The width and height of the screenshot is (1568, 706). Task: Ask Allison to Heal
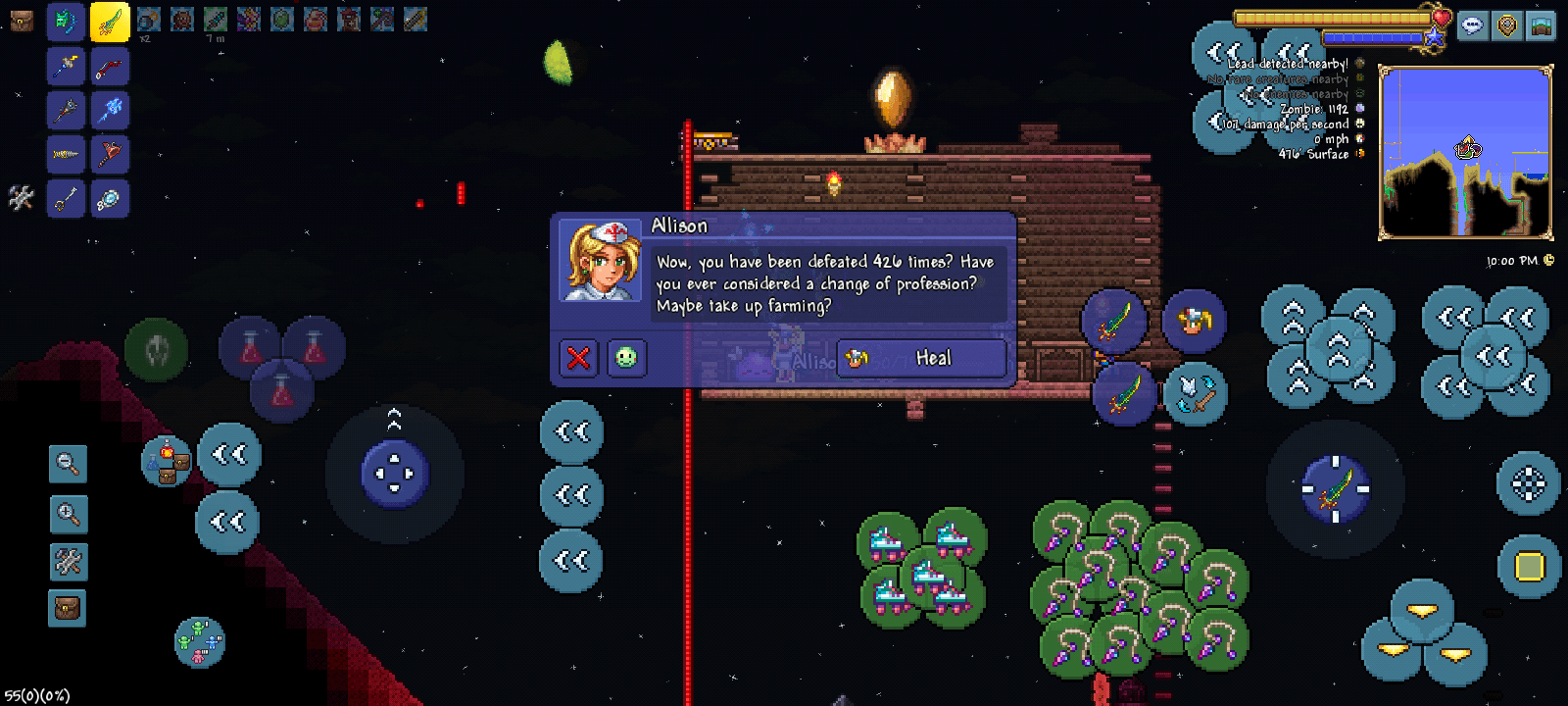[x=921, y=358]
